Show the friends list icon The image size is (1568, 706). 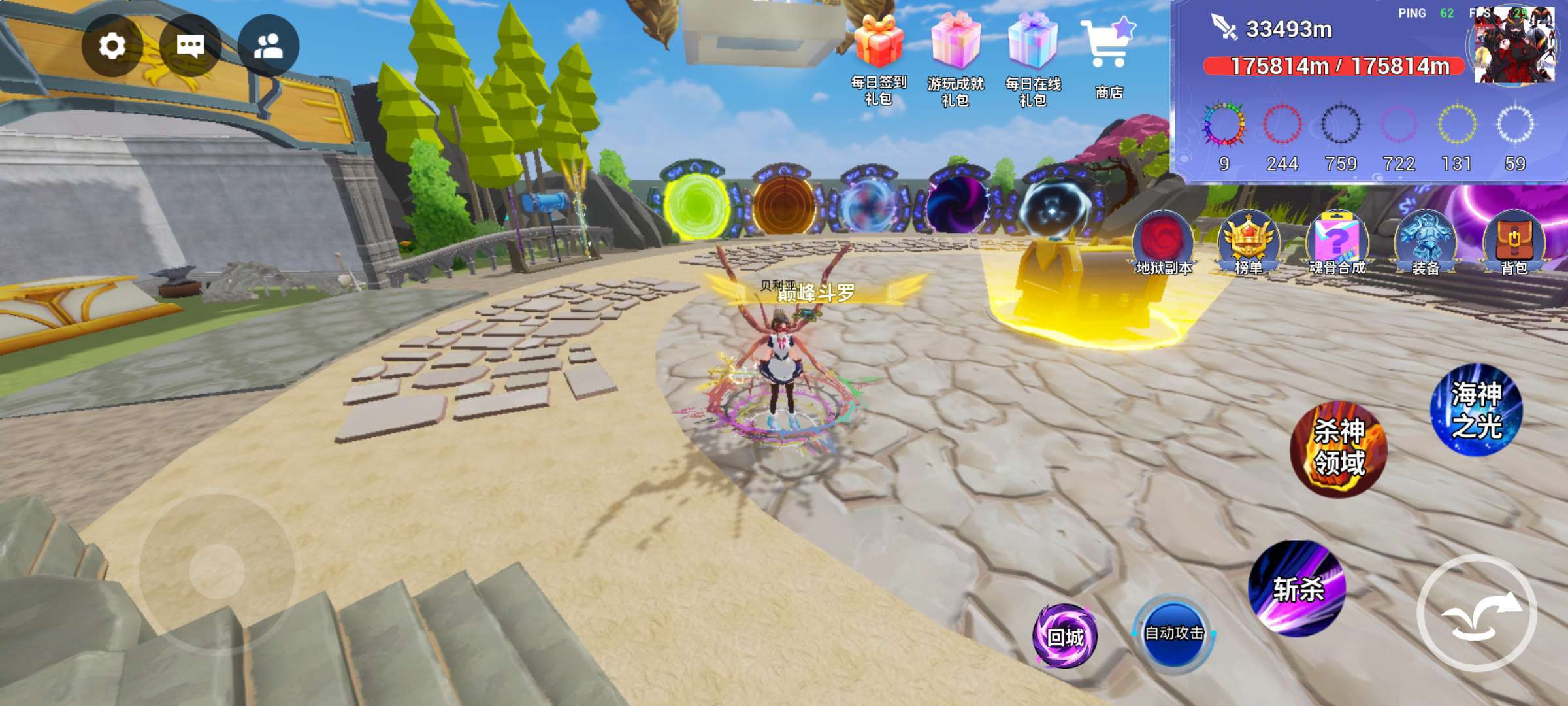(x=269, y=46)
